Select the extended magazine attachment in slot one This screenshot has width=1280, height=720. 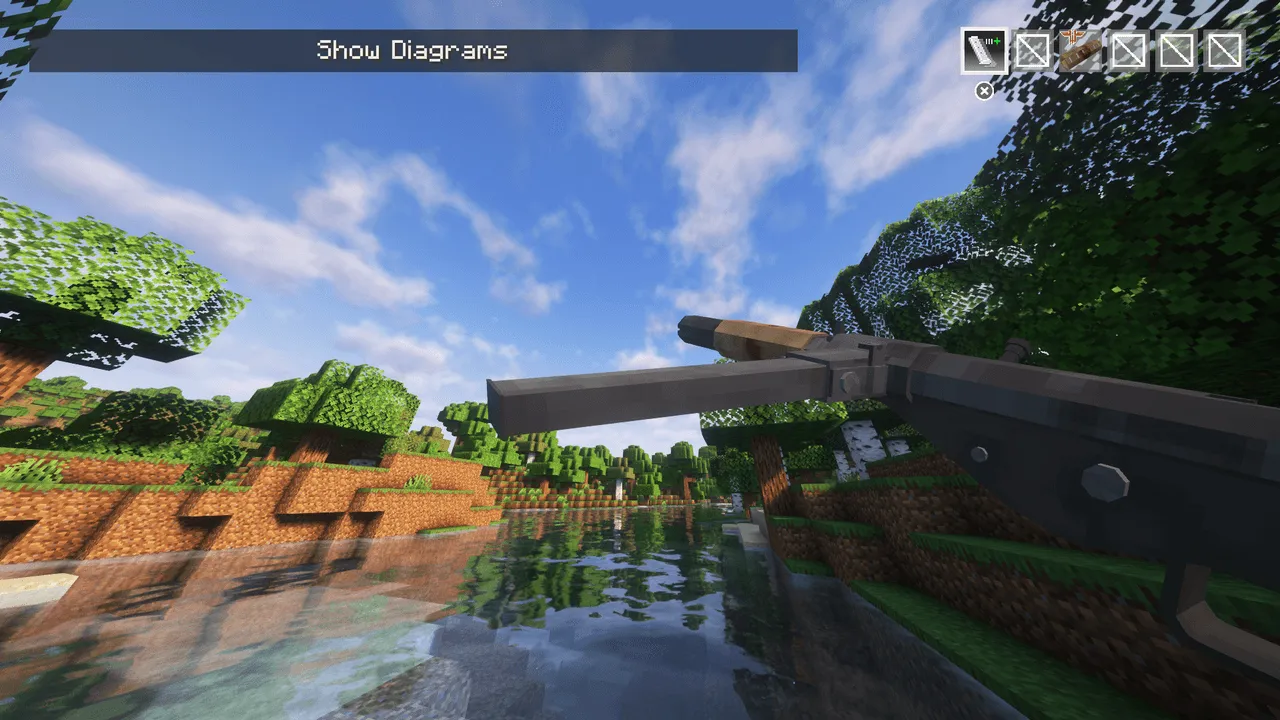(x=984, y=51)
